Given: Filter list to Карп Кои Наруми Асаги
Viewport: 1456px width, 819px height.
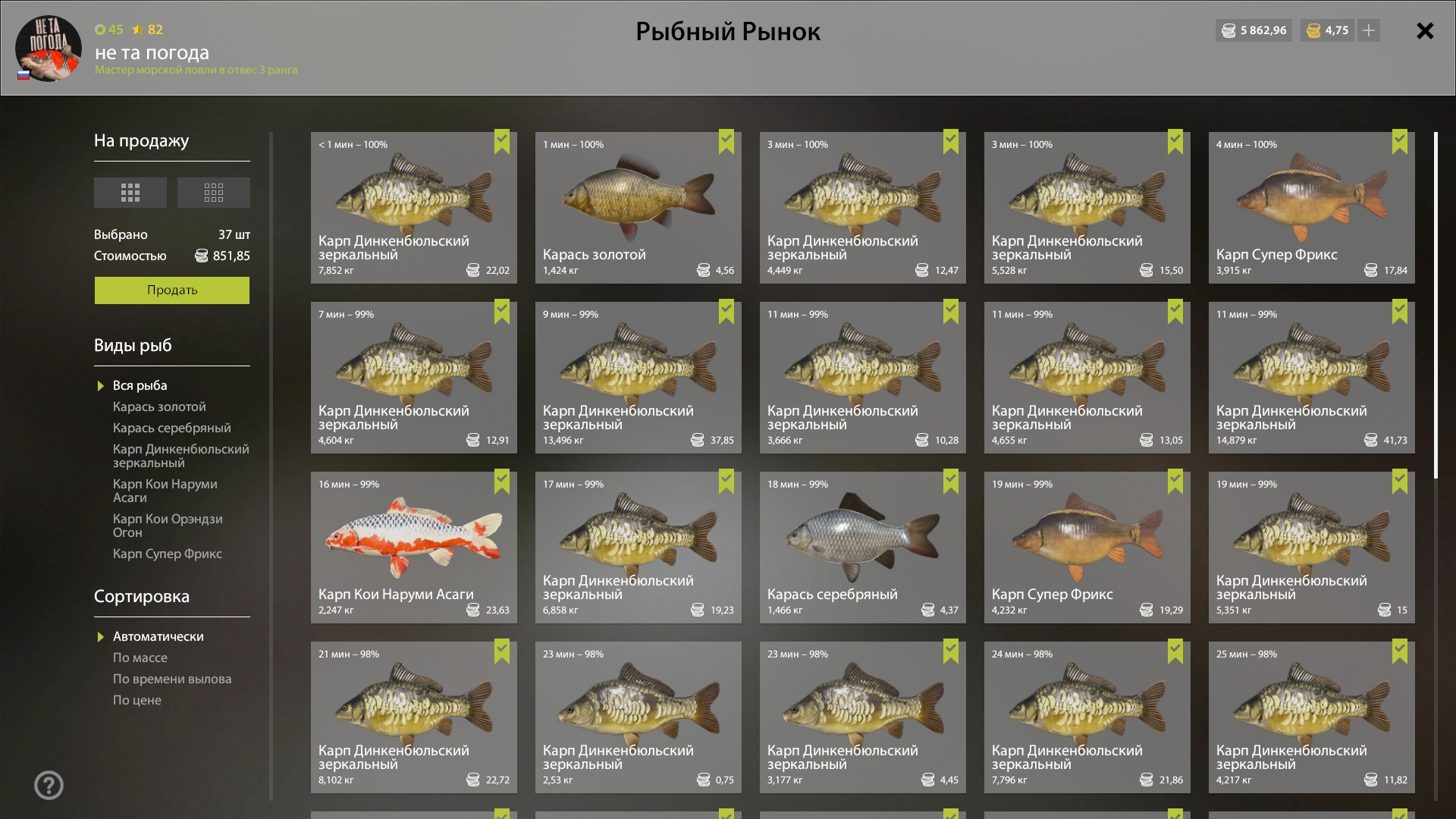Looking at the screenshot, I should pyautogui.click(x=165, y=491).
